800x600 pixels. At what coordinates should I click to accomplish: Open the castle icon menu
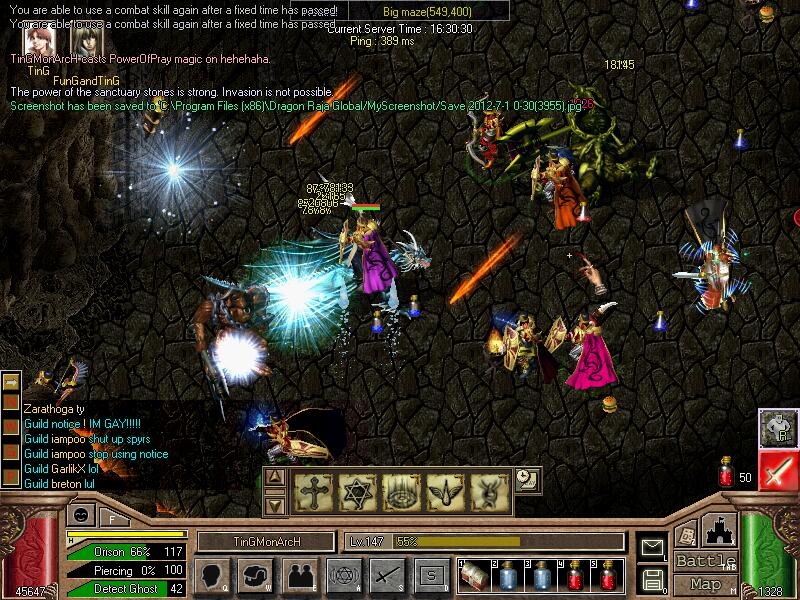[x=720, y=528]
